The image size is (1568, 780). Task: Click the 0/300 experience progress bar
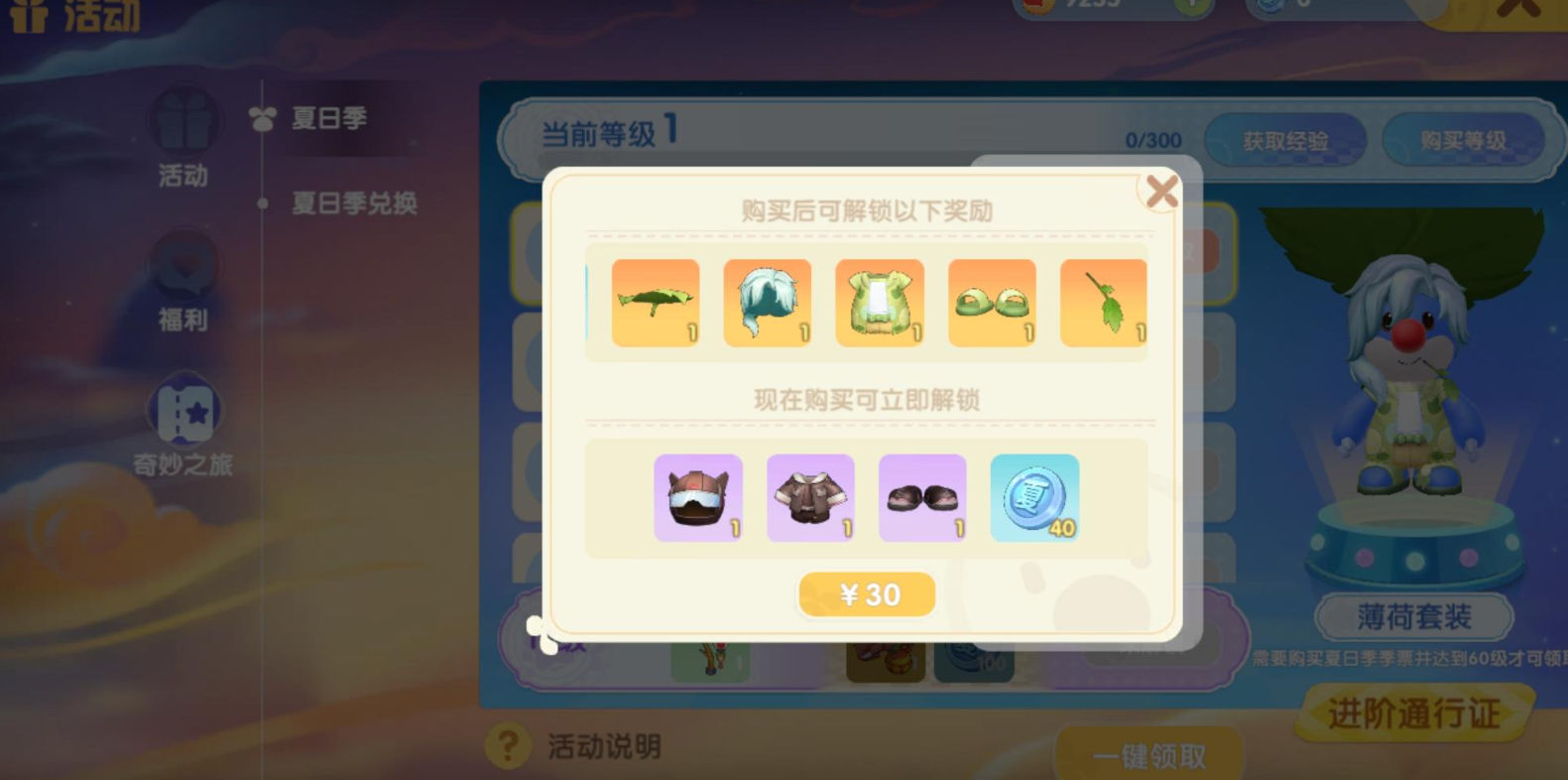(x=1155, y=140)
